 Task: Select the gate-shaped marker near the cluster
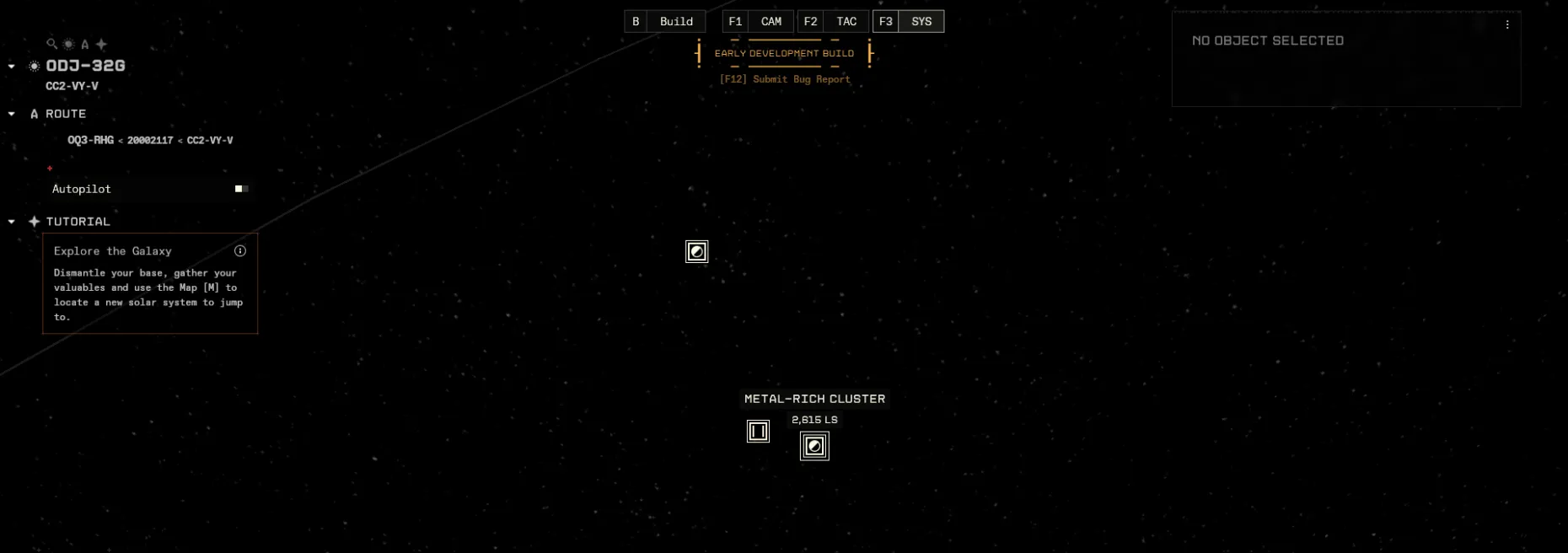tap(758, 432)
